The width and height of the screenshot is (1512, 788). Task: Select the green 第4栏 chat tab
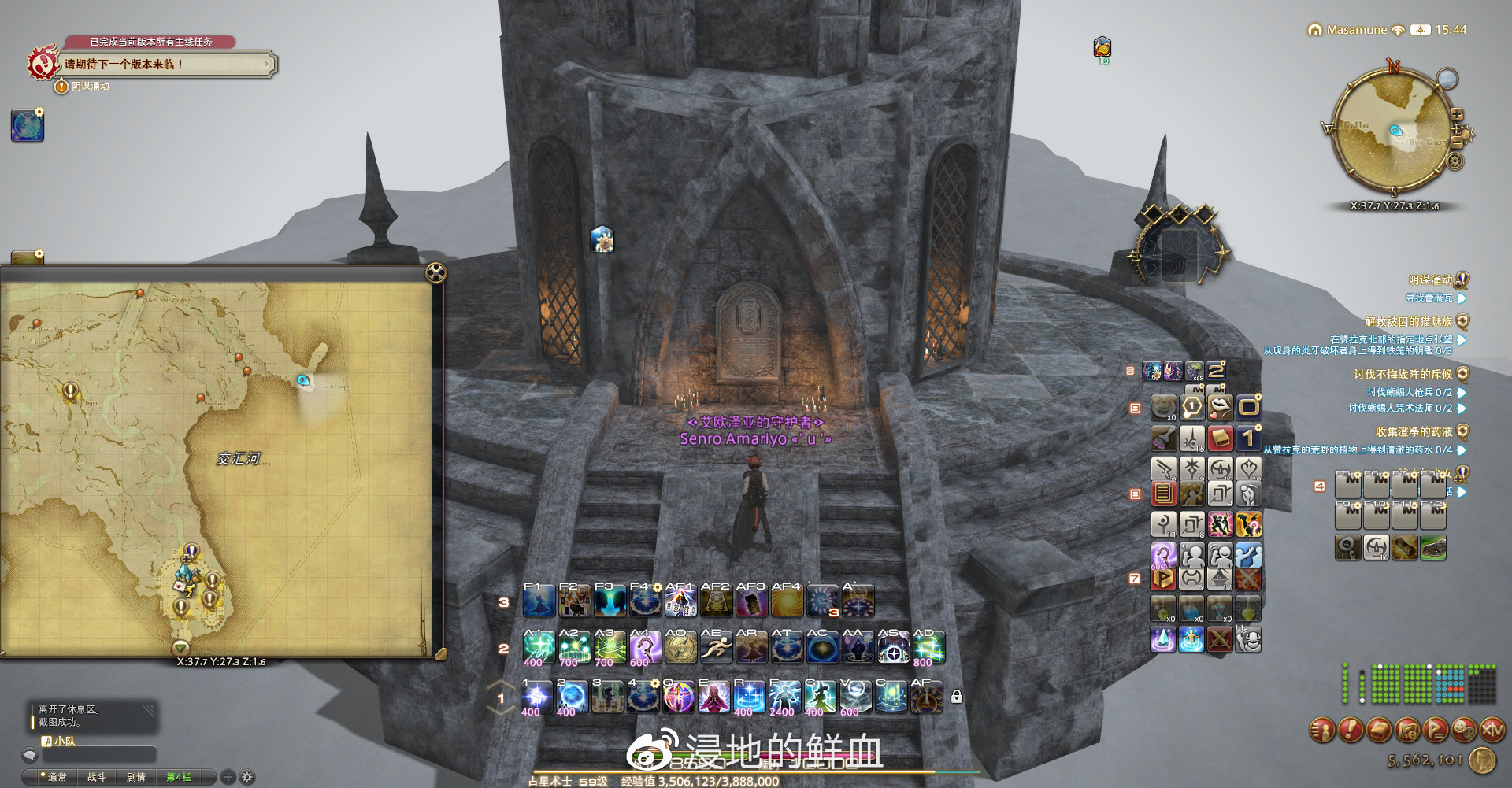(179, 777)
